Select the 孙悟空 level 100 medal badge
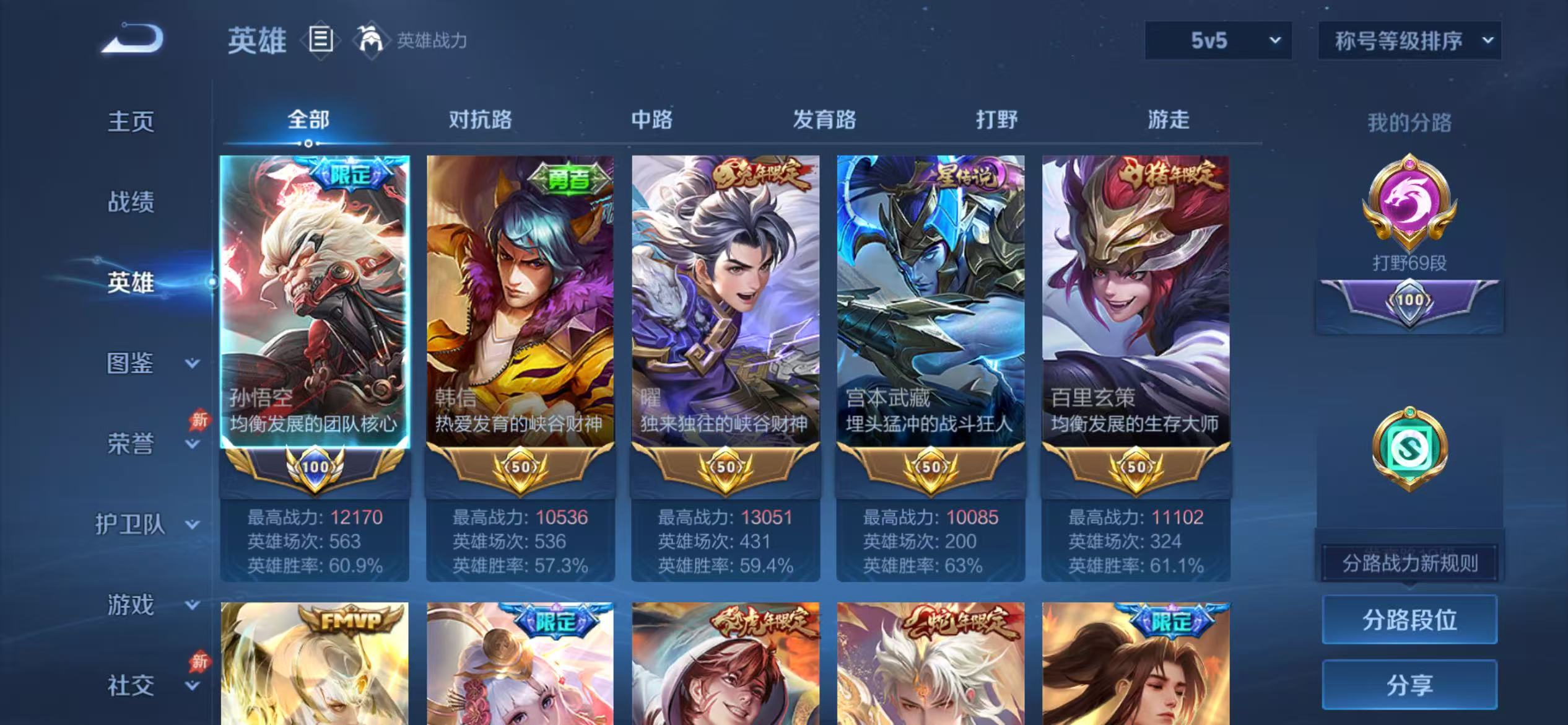This screenshot has width=1568, height=725. pos(315,469)
